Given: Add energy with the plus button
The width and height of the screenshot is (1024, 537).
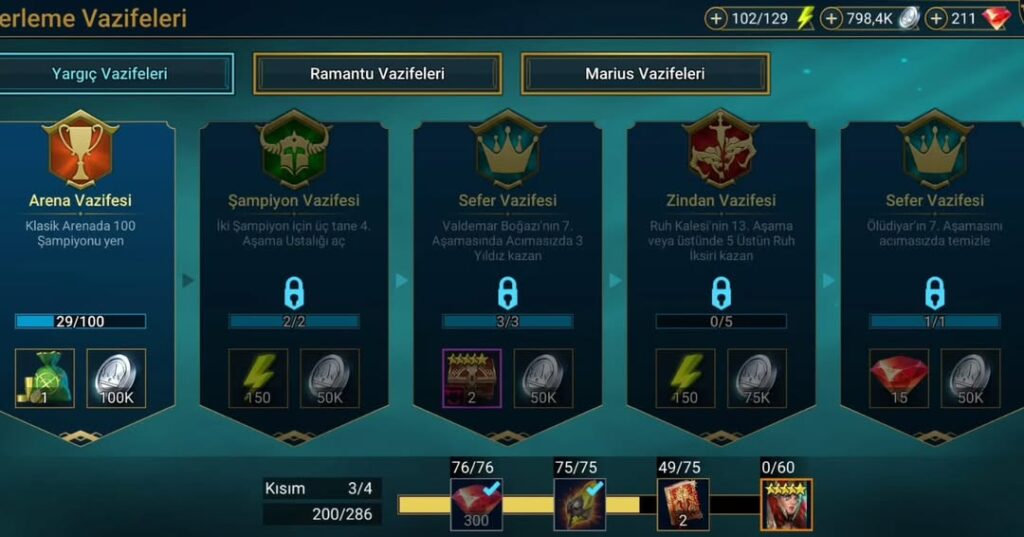Looking at the screenshot, I should point(716,18).
